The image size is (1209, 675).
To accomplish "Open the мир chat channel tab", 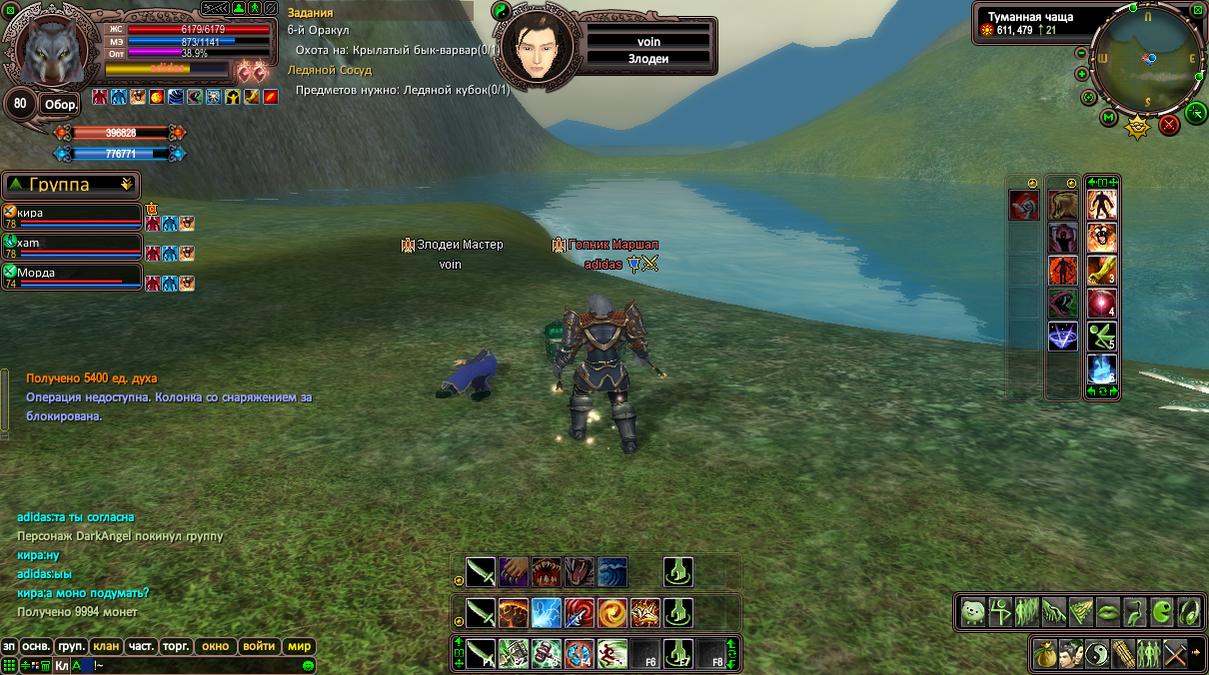I will pyautogui.click(x=299, y=646).
